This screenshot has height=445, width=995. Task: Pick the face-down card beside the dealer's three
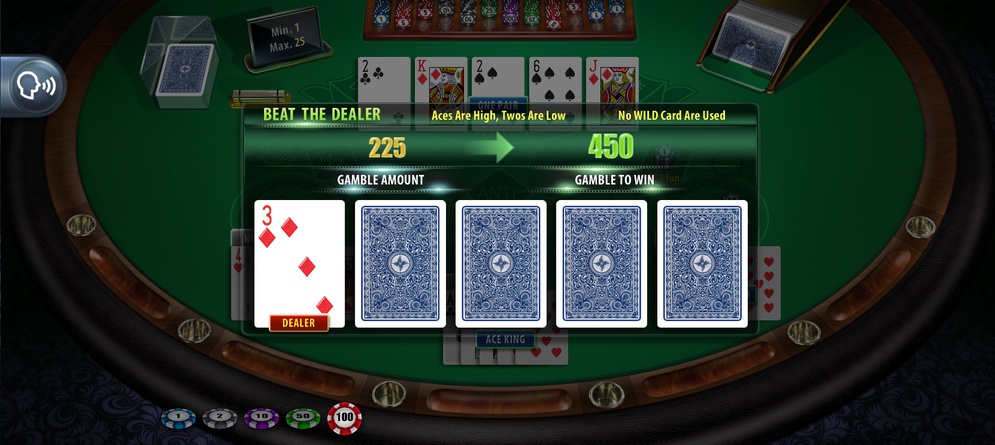tap(400, 263)
